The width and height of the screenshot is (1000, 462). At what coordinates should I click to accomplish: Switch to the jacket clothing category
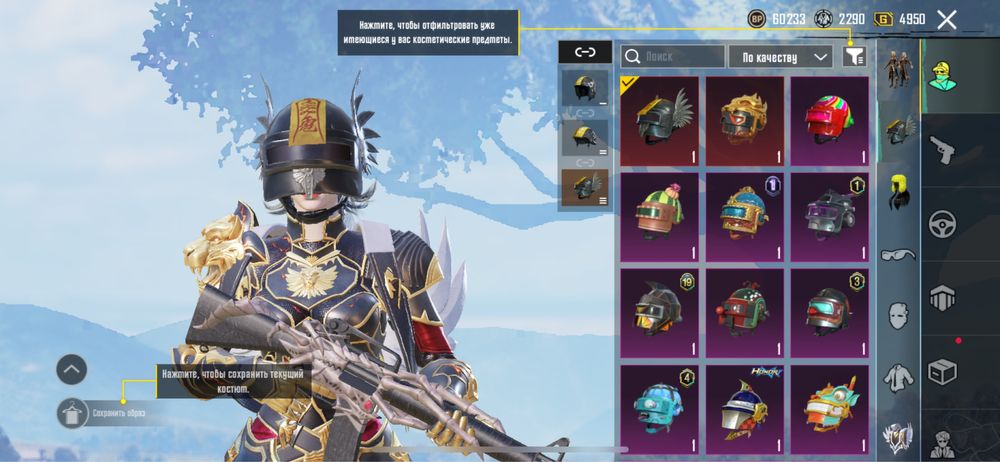pos(897,377)
